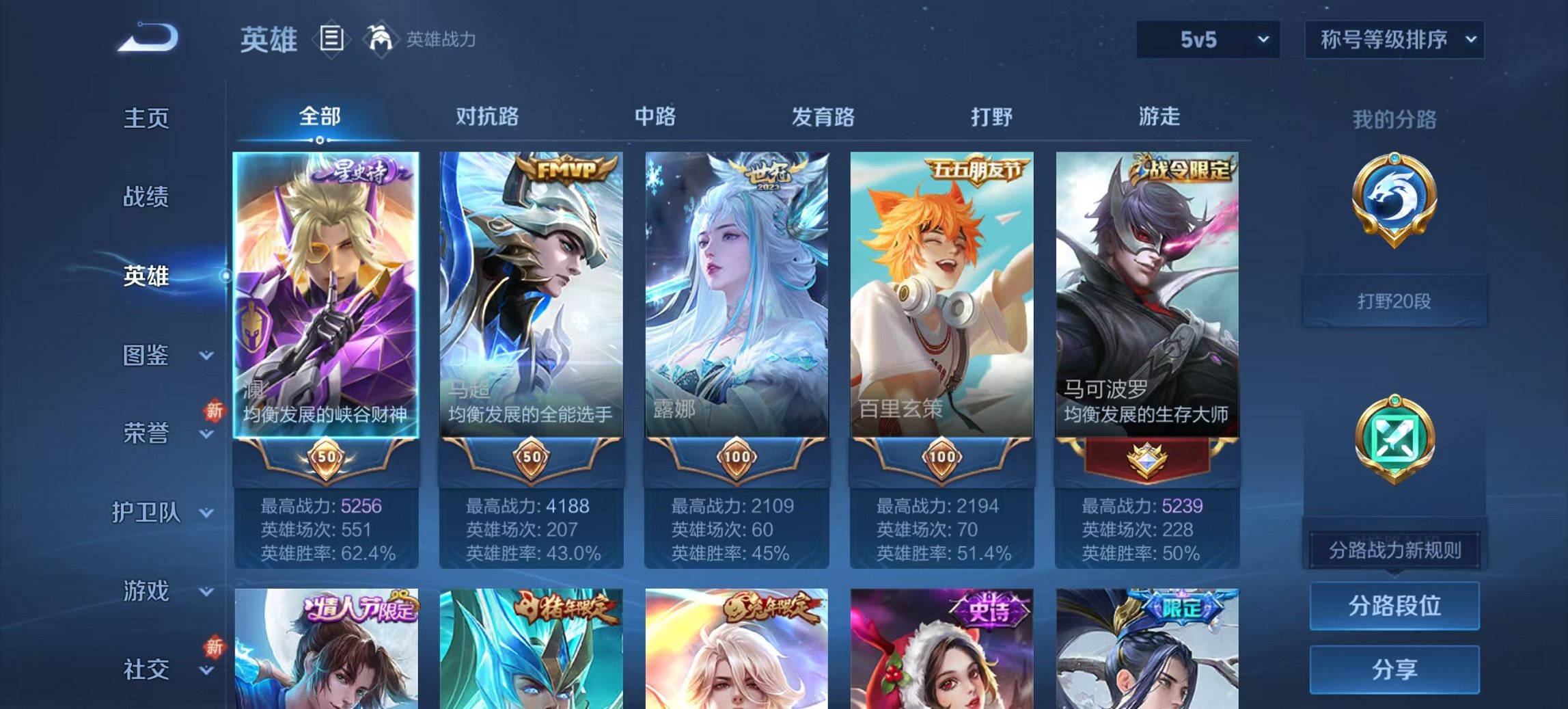
Task: Click the 英雄战力 helmet crest icon
Action: tap(381, 39)
